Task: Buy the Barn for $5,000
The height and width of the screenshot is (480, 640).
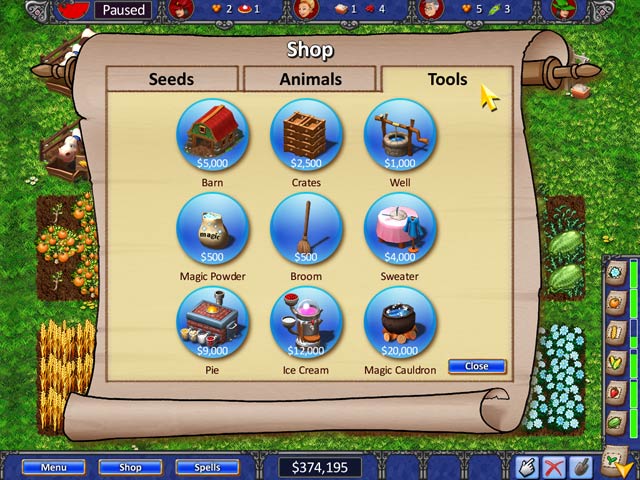Action: tap(211, 136)
